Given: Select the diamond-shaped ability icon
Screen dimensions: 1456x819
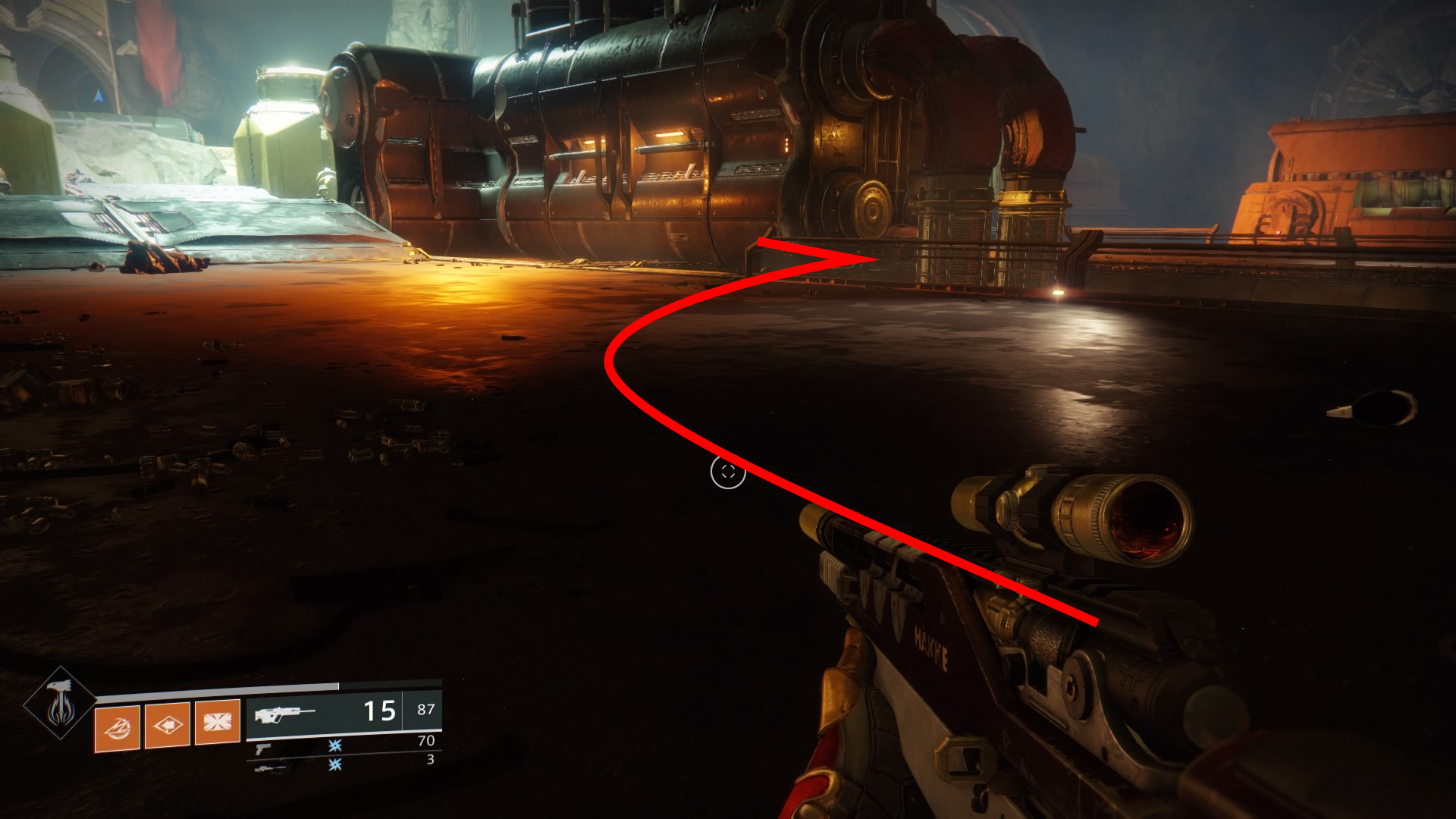Looking at the screenshot, I should [x=167, y=725].
